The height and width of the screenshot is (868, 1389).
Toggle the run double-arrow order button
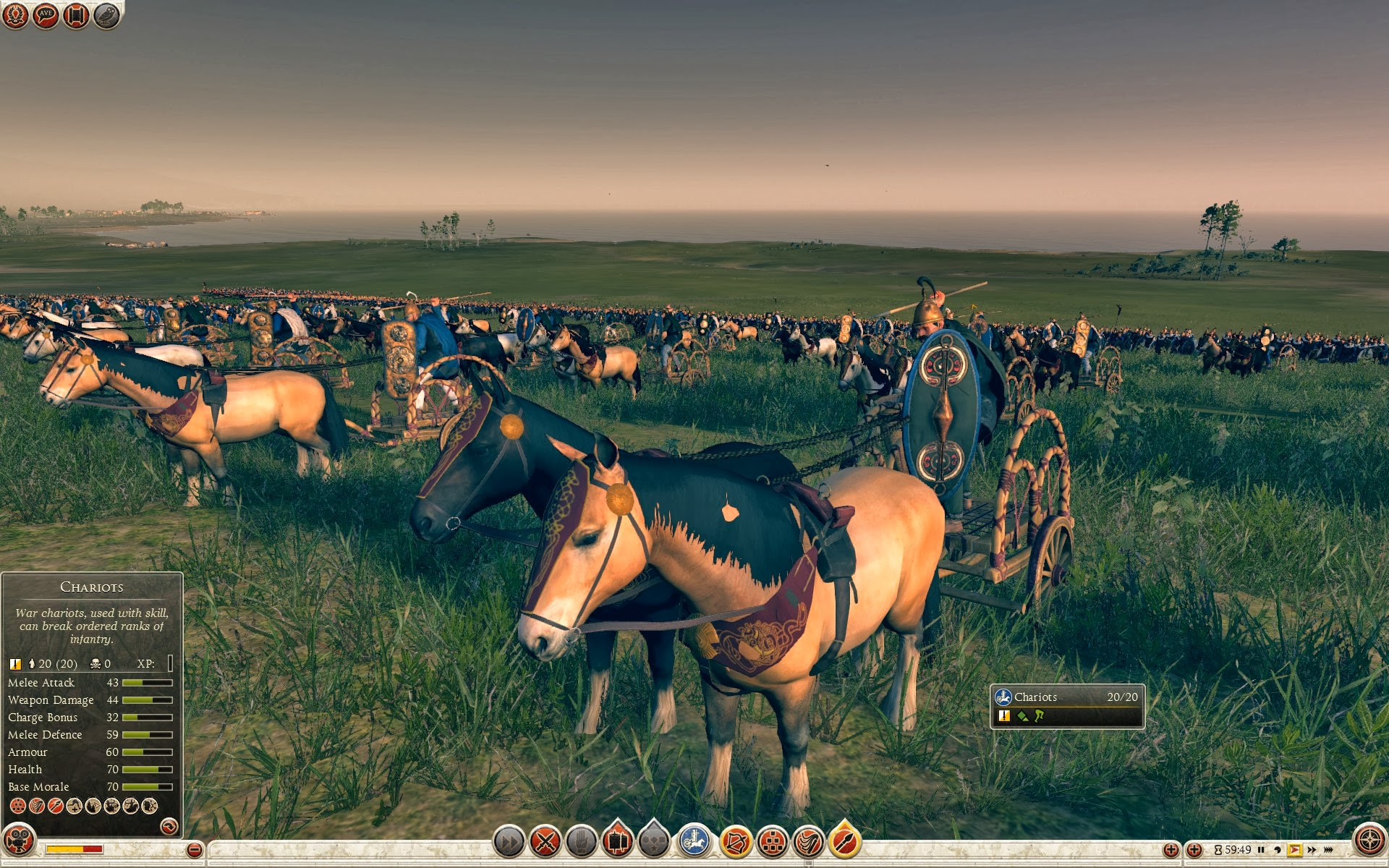509,842
